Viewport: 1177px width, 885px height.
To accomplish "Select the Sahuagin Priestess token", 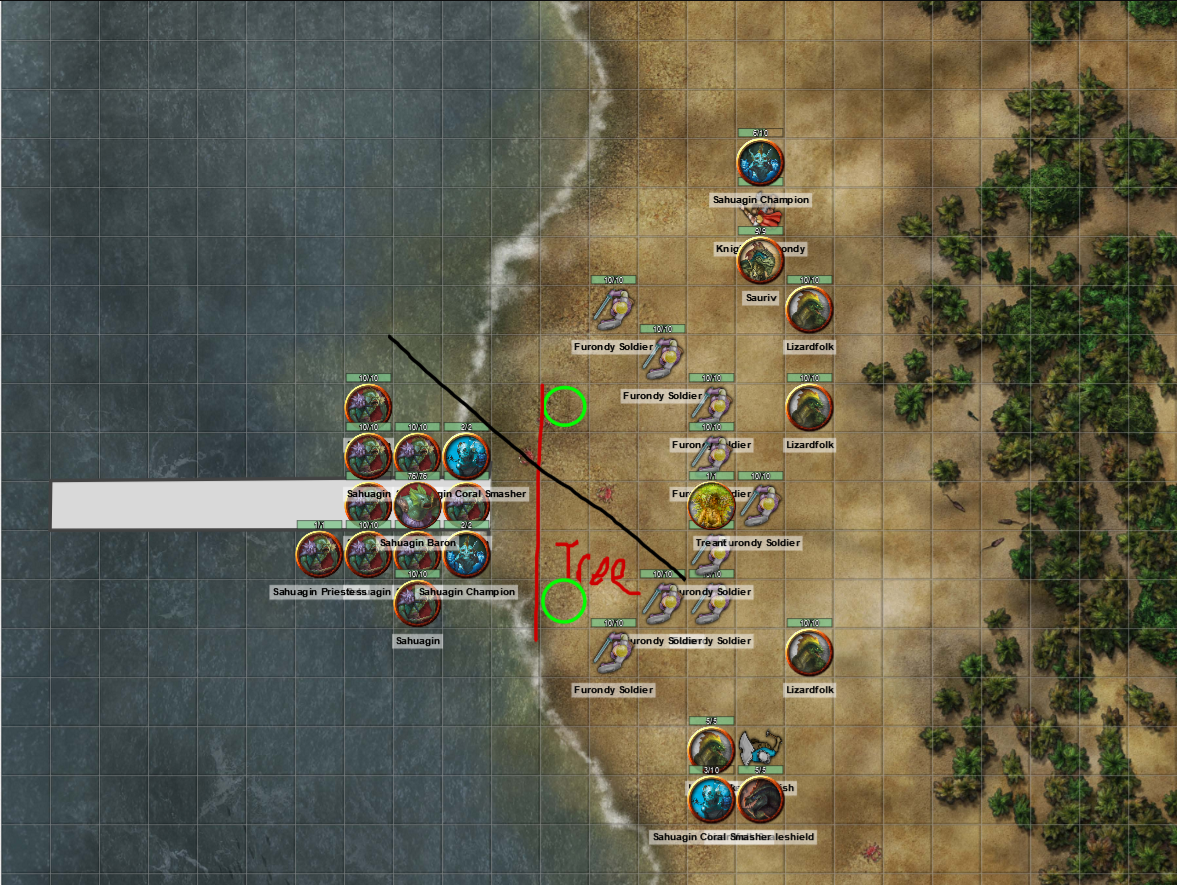I will coord(319,555).
